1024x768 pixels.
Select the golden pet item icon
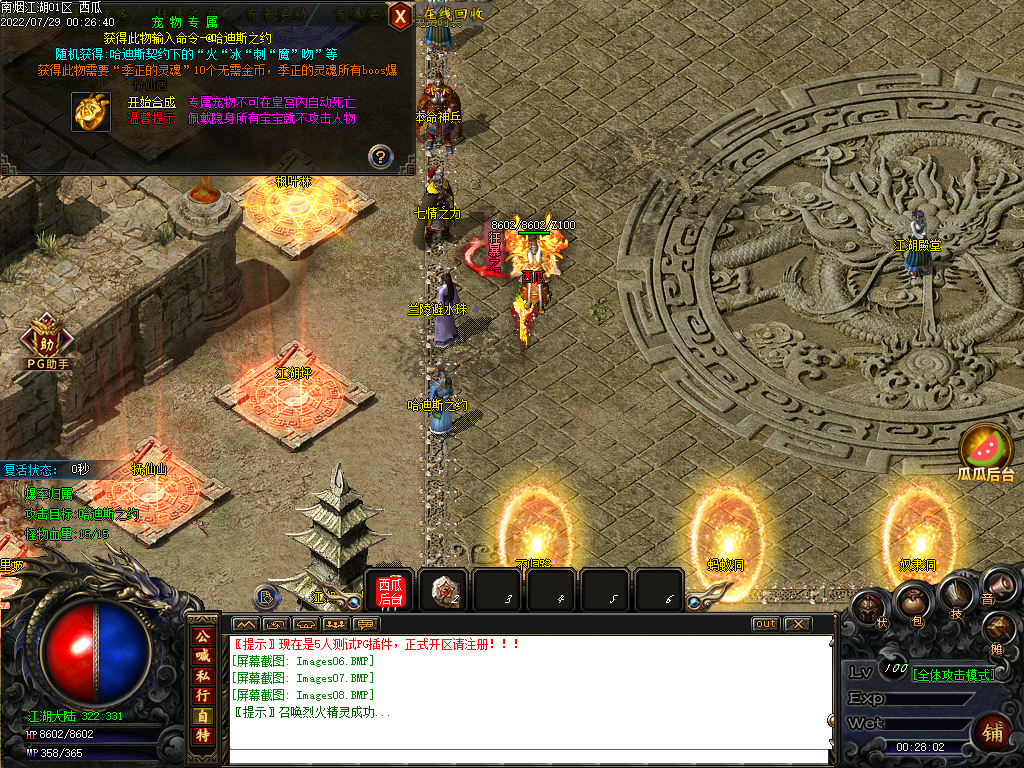point(91,111)
